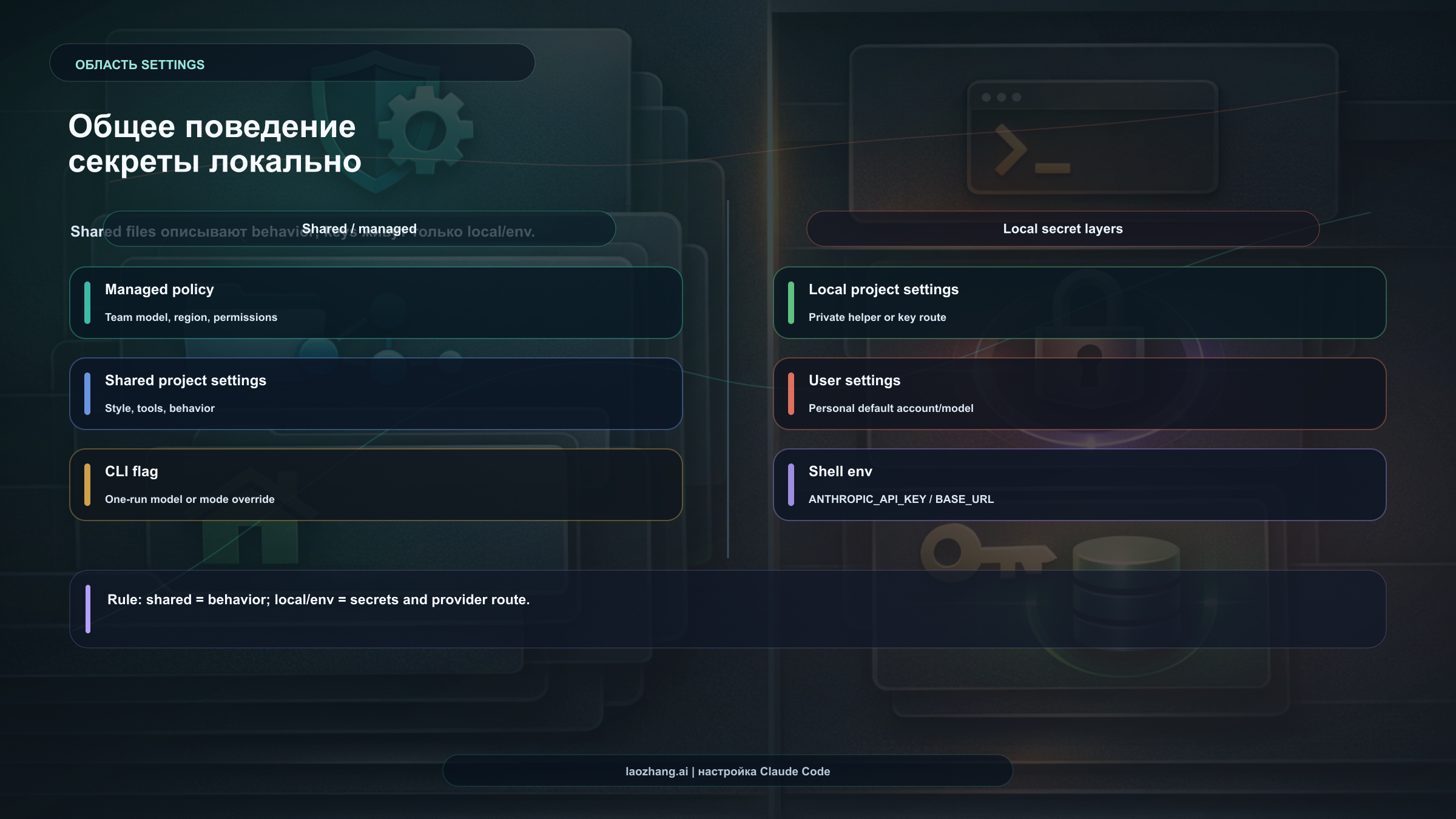Select the Managed policy card
The height and width of the screenshot is (819, 1456).
click(376, 303)
